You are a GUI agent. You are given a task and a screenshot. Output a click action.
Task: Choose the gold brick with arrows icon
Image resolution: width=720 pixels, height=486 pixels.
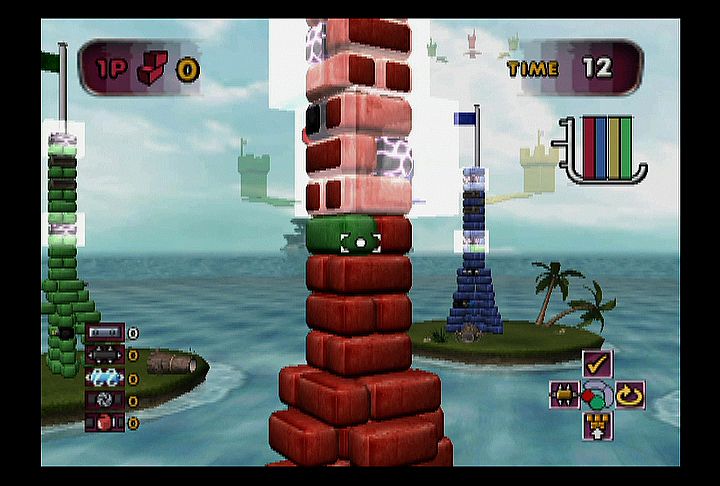[x=565, y=394]
